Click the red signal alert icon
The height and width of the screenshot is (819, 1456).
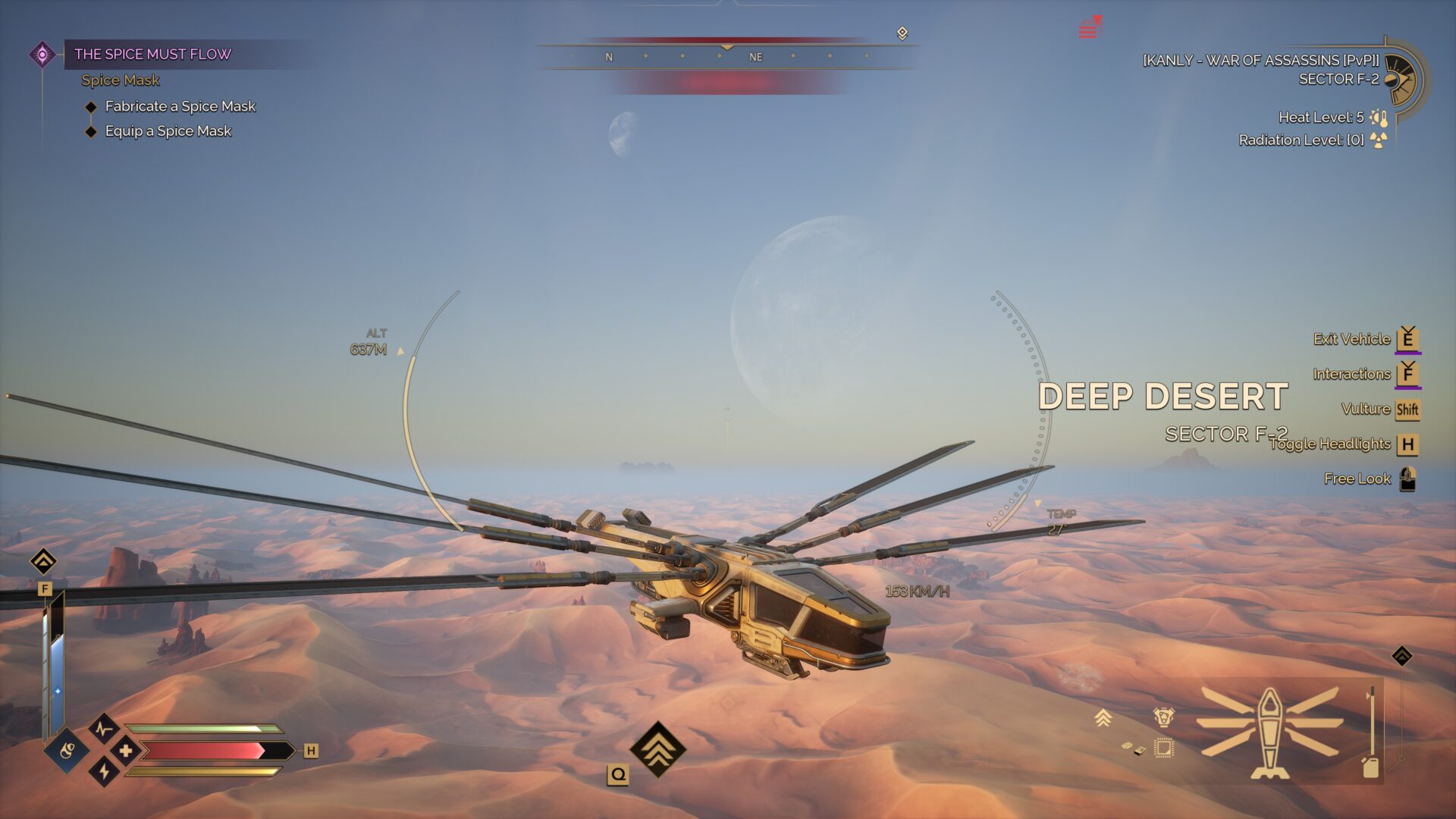(1089, 28)
